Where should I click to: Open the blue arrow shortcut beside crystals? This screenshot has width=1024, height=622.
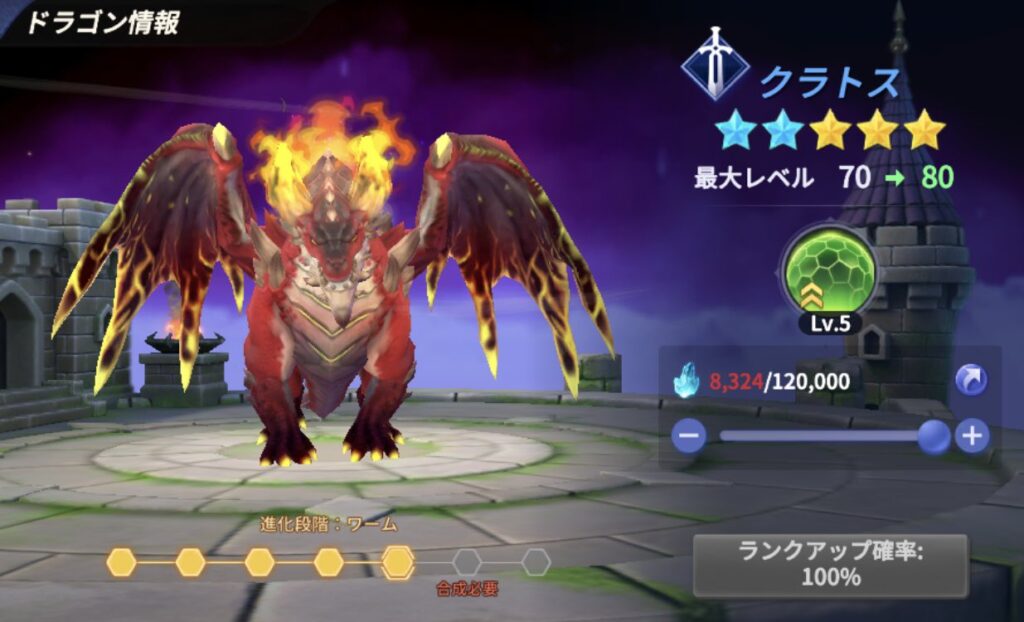tap(971, 379)
